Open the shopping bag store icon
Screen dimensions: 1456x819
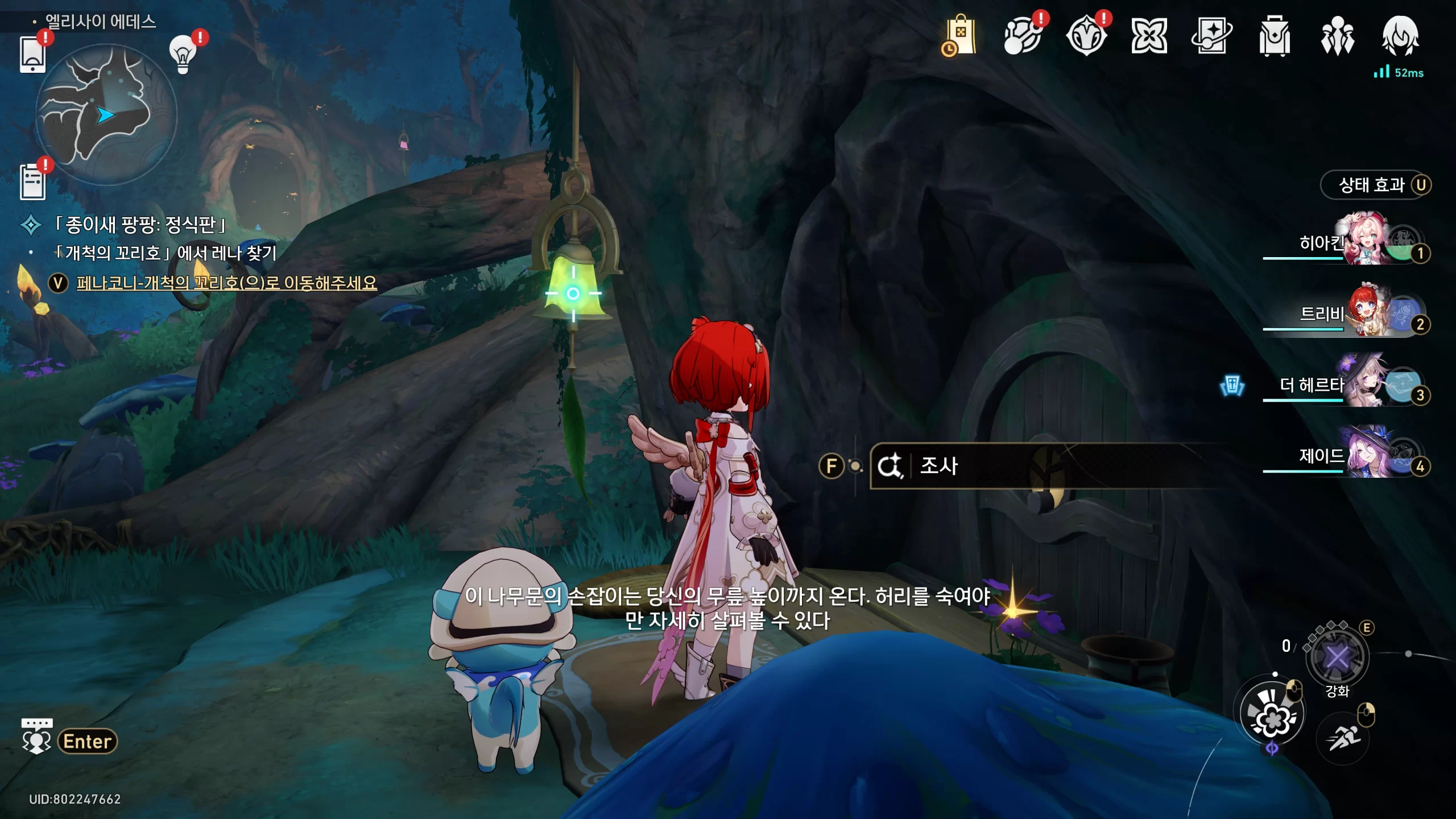[x=960, y=36]
